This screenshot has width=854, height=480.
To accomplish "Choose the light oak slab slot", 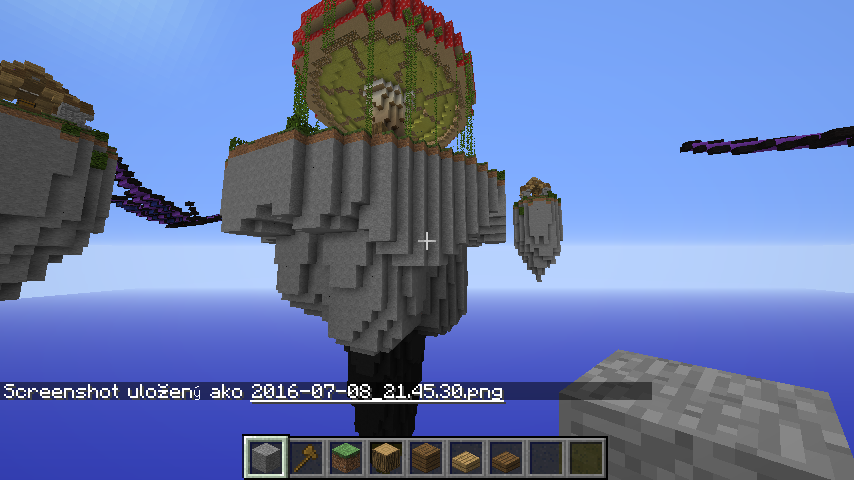I will tap(466, 458).
